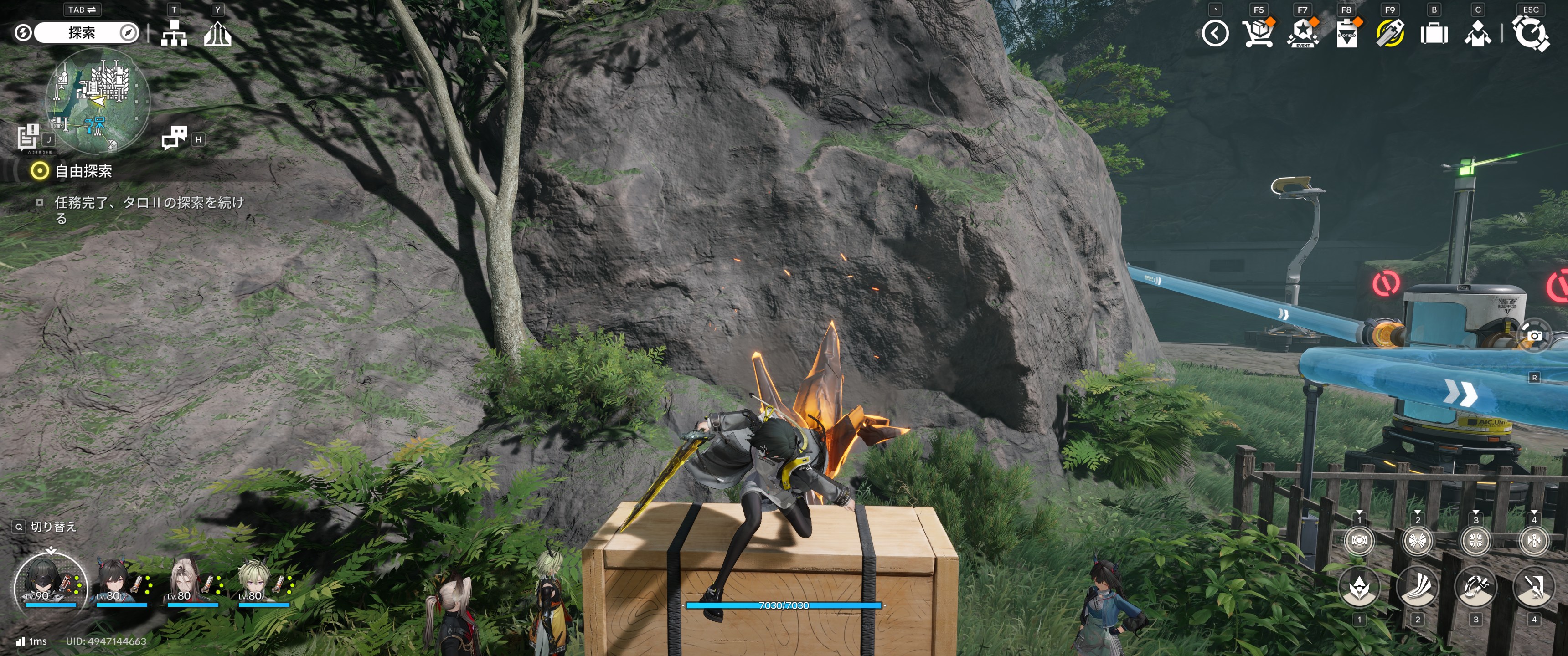Open the yellow-ringed ticket icon
The width and height of the screenshot is (1568, 656).
tap(1390, 33)
